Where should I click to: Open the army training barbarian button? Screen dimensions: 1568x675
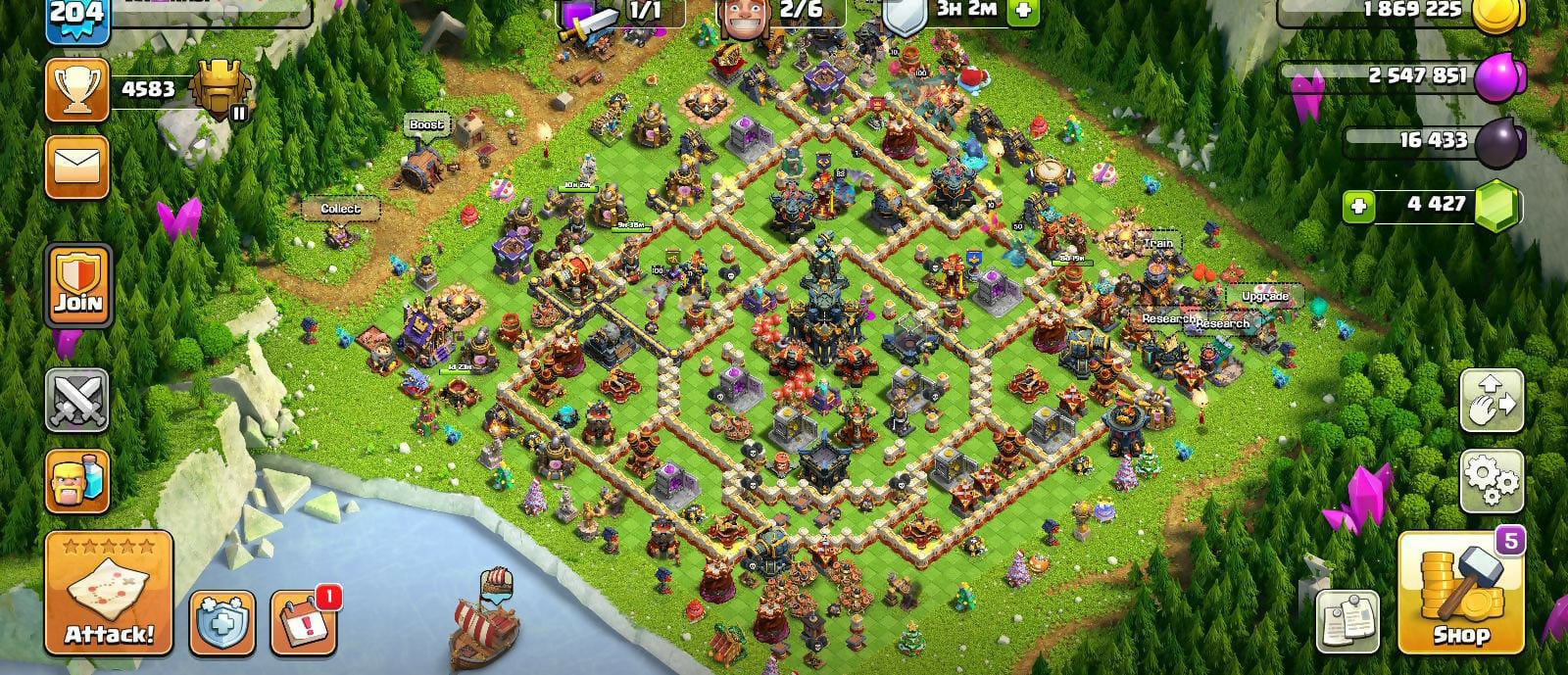pos(77,481)
